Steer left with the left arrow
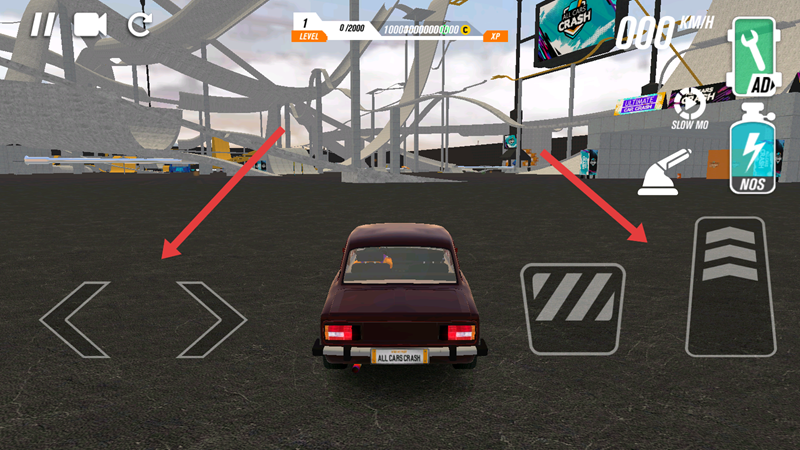The image size is (800, 450). coord(75,320)
